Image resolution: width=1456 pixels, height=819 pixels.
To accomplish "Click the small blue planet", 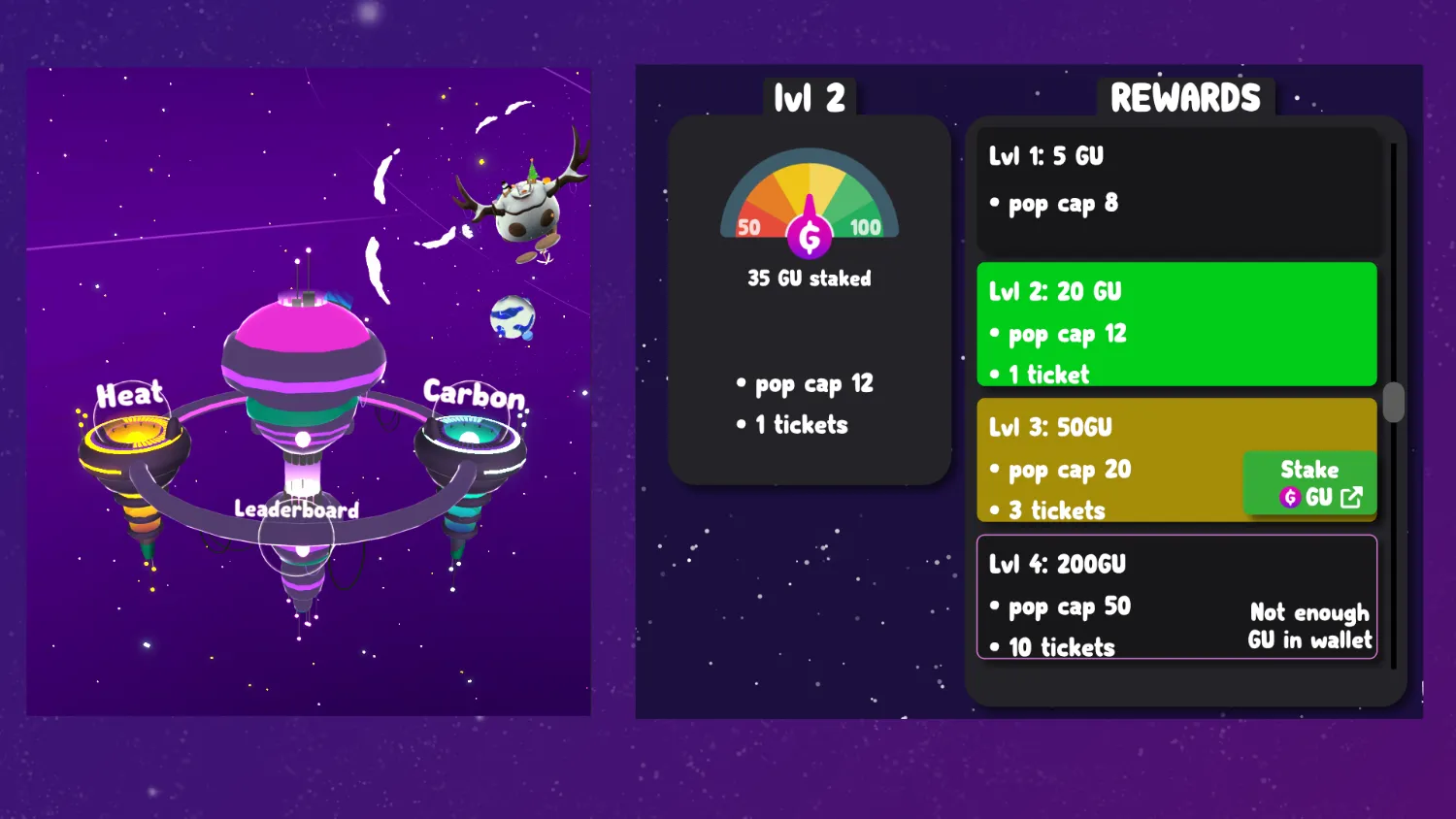I will pyautogui.click(x=512, y=319).
